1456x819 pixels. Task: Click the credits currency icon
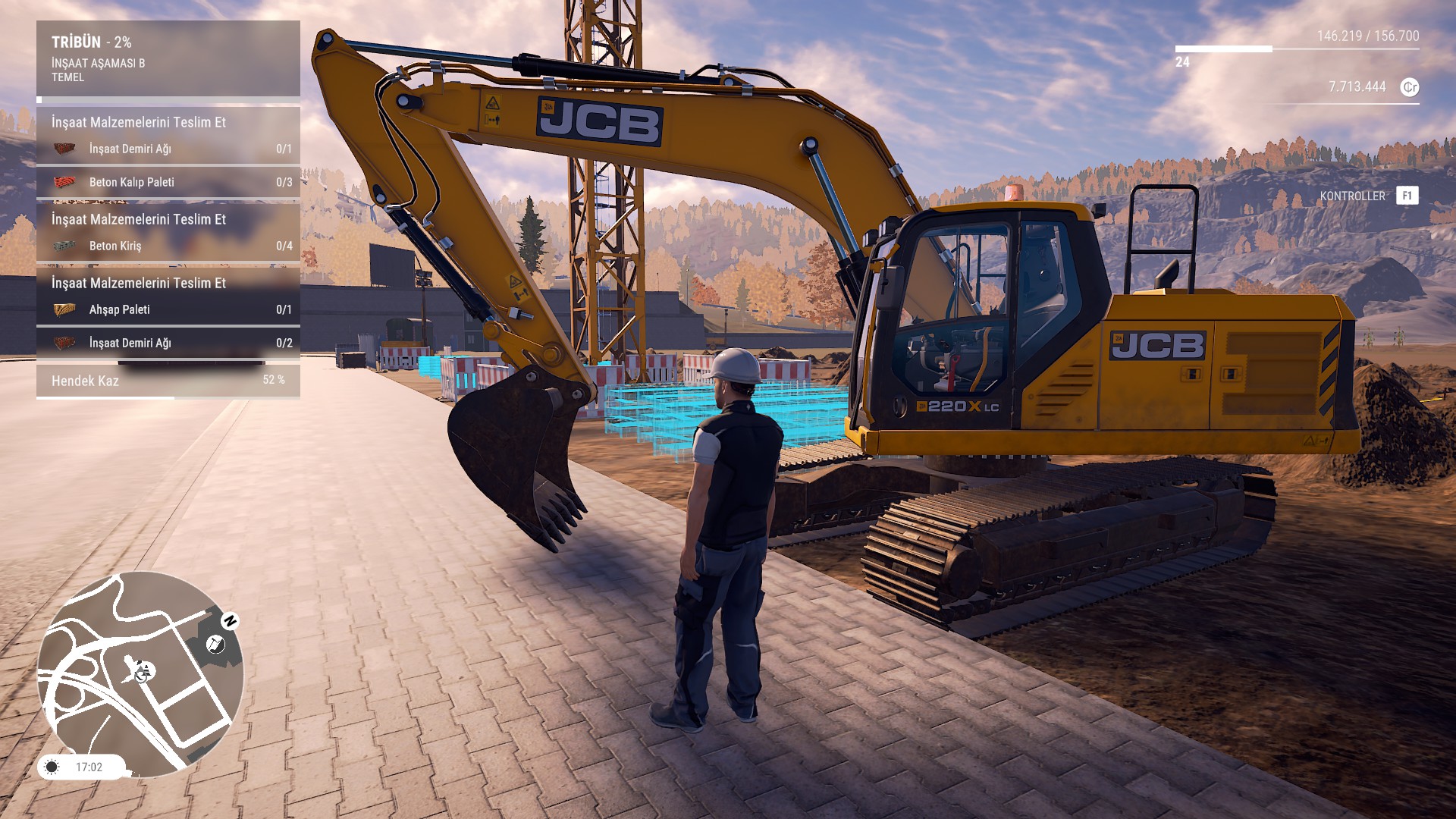click(x=1409, y=87)
